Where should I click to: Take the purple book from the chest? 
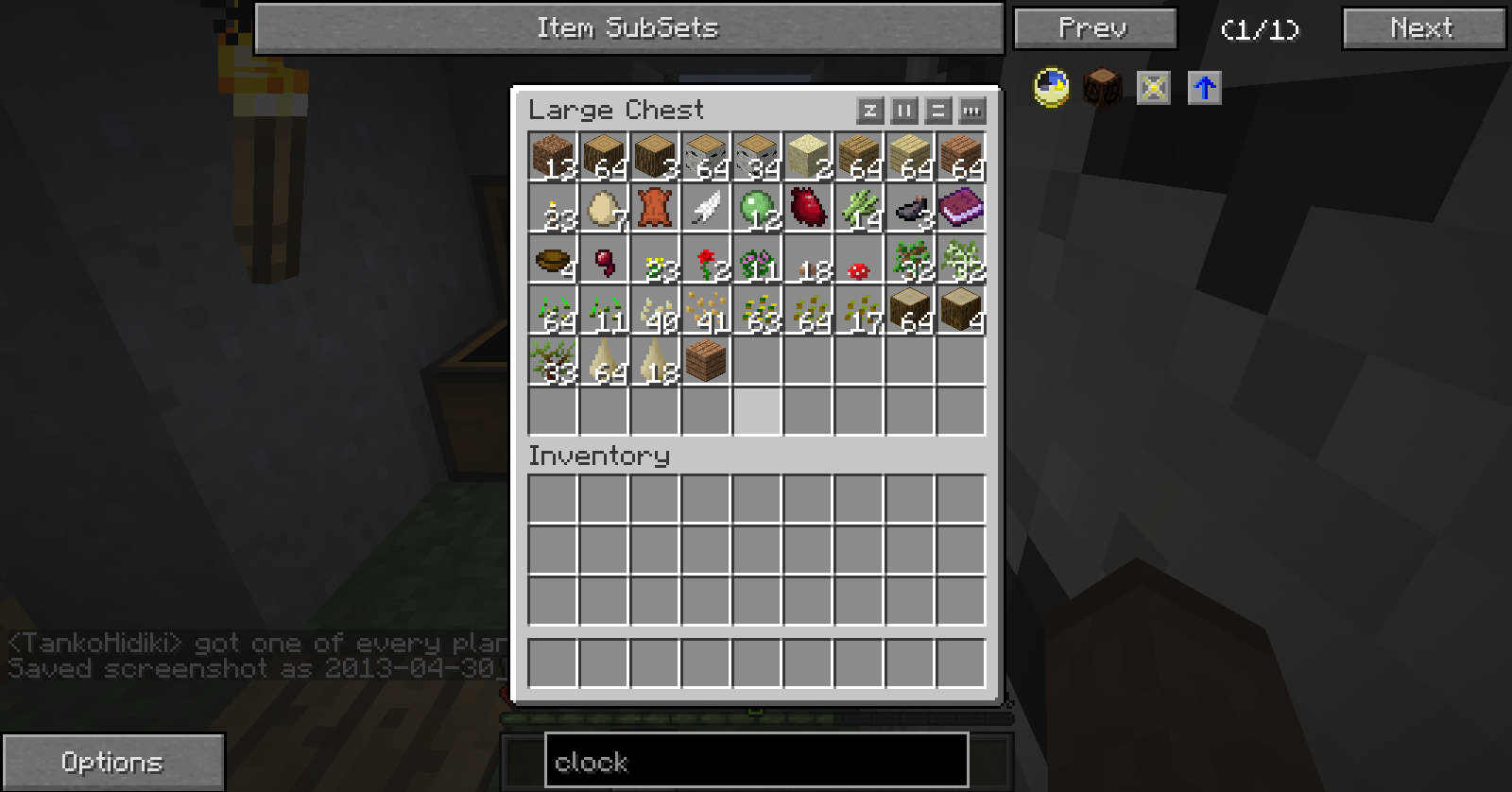(961, 207)
